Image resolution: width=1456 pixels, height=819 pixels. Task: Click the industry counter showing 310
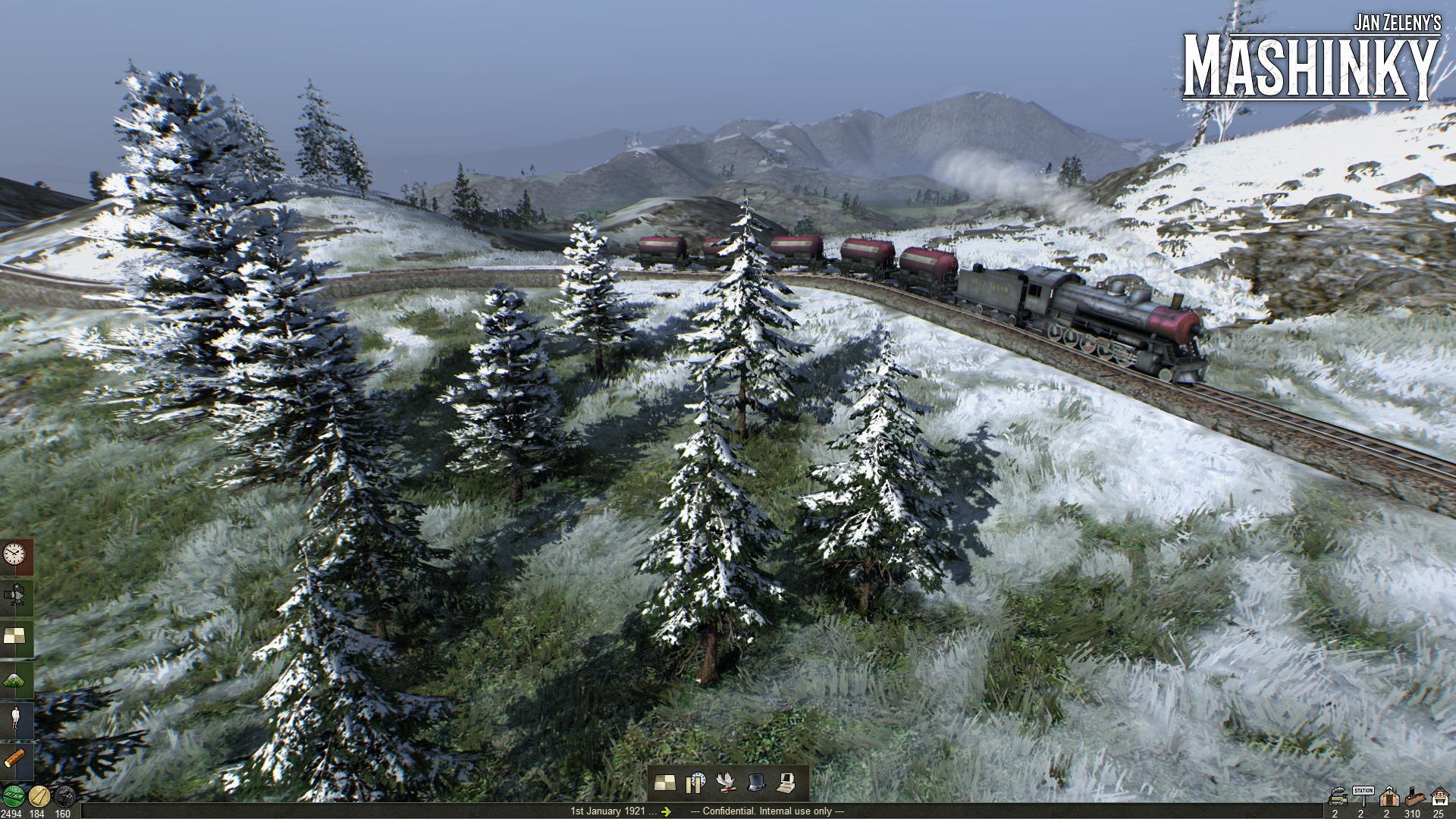pyautogui.click(x=1414, y=798)
